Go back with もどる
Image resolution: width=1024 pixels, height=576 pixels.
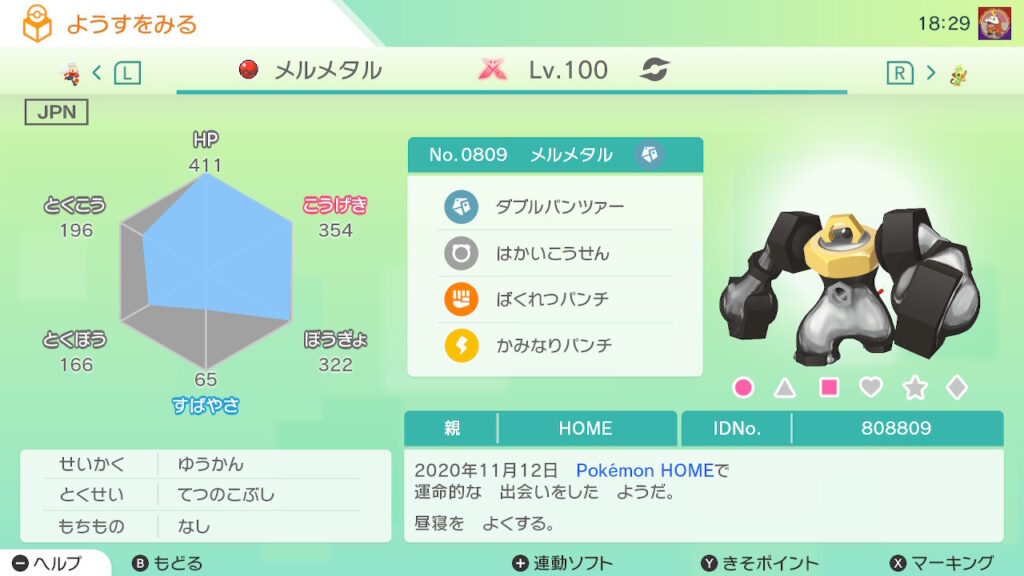click(x=168, y=563)
